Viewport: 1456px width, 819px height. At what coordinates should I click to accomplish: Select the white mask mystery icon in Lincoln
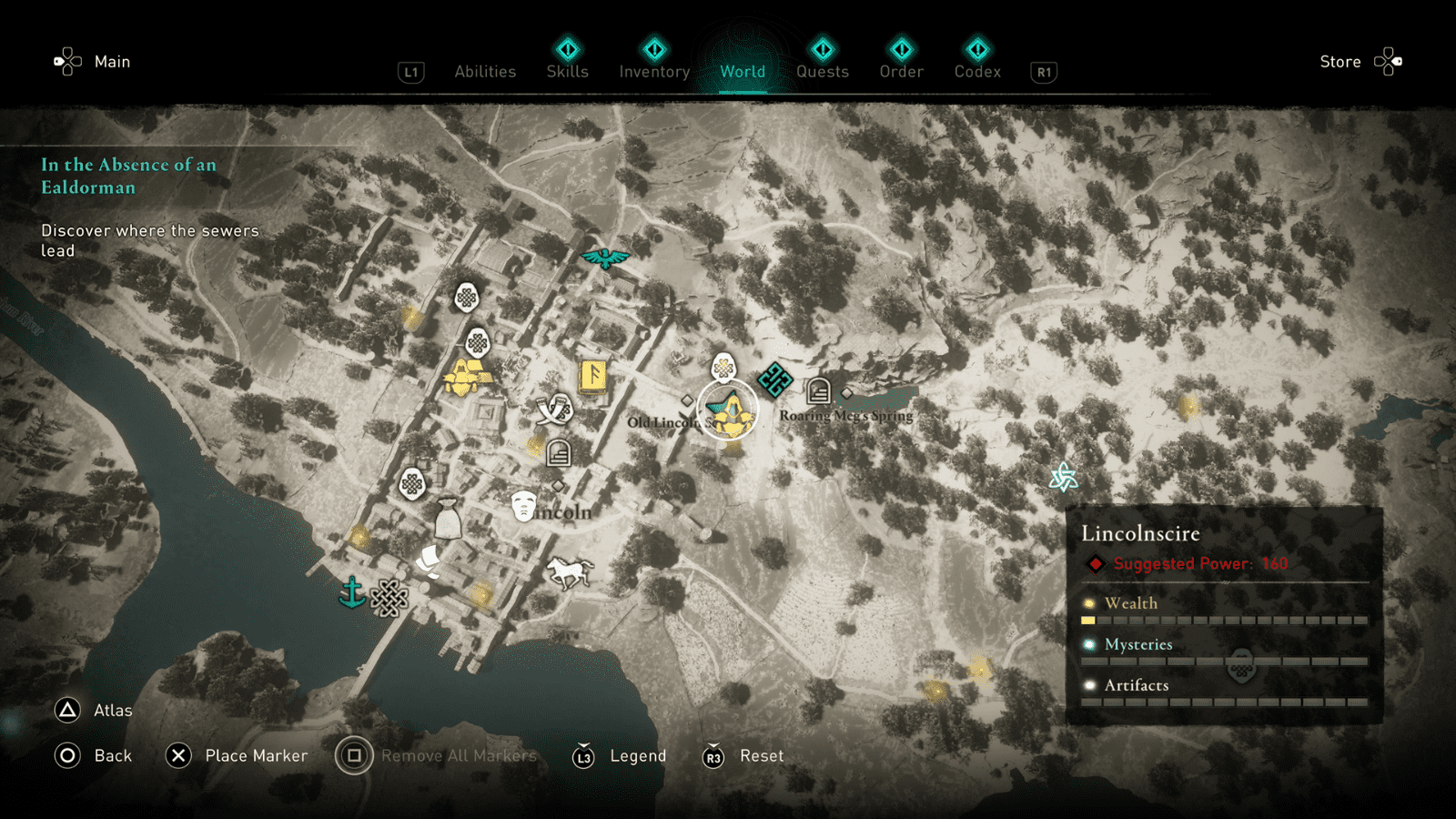[x=522, y=507]
